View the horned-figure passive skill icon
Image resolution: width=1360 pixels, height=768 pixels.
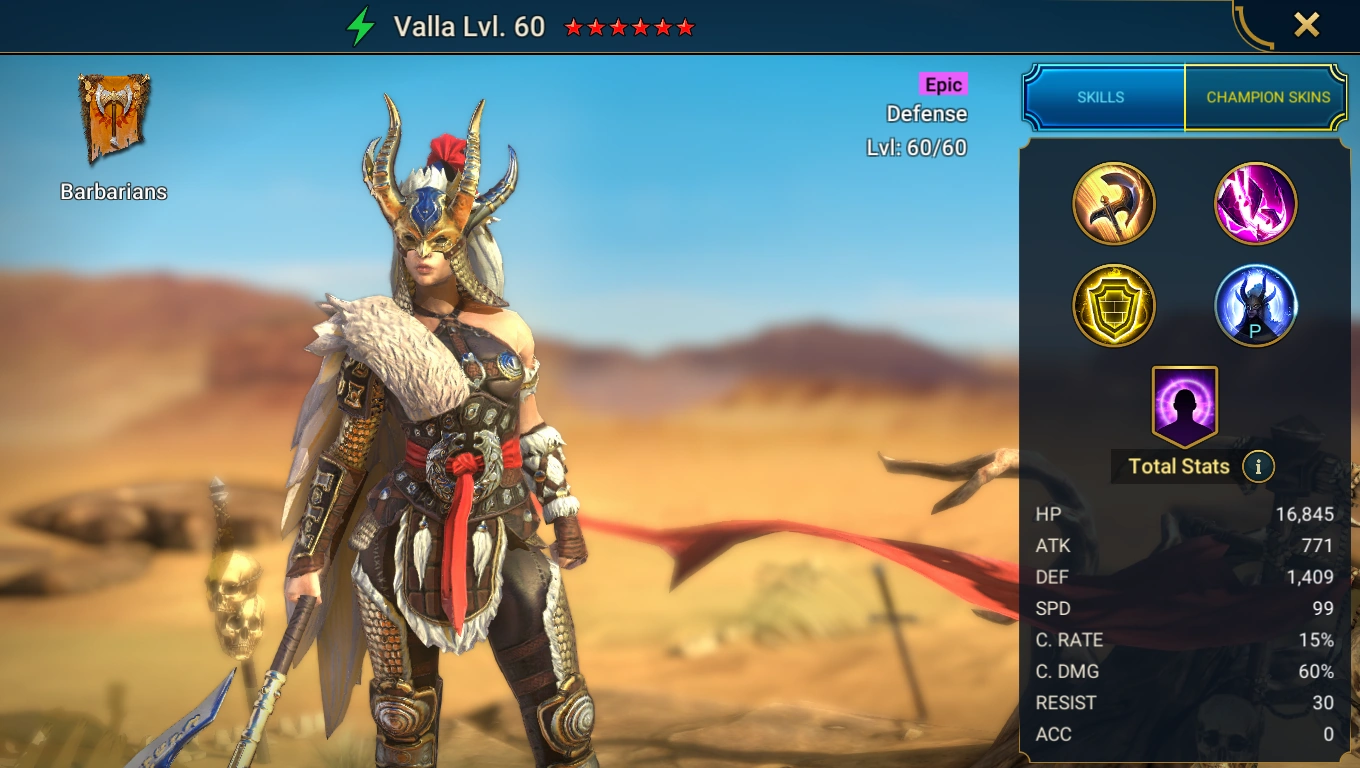(1256, 305)
